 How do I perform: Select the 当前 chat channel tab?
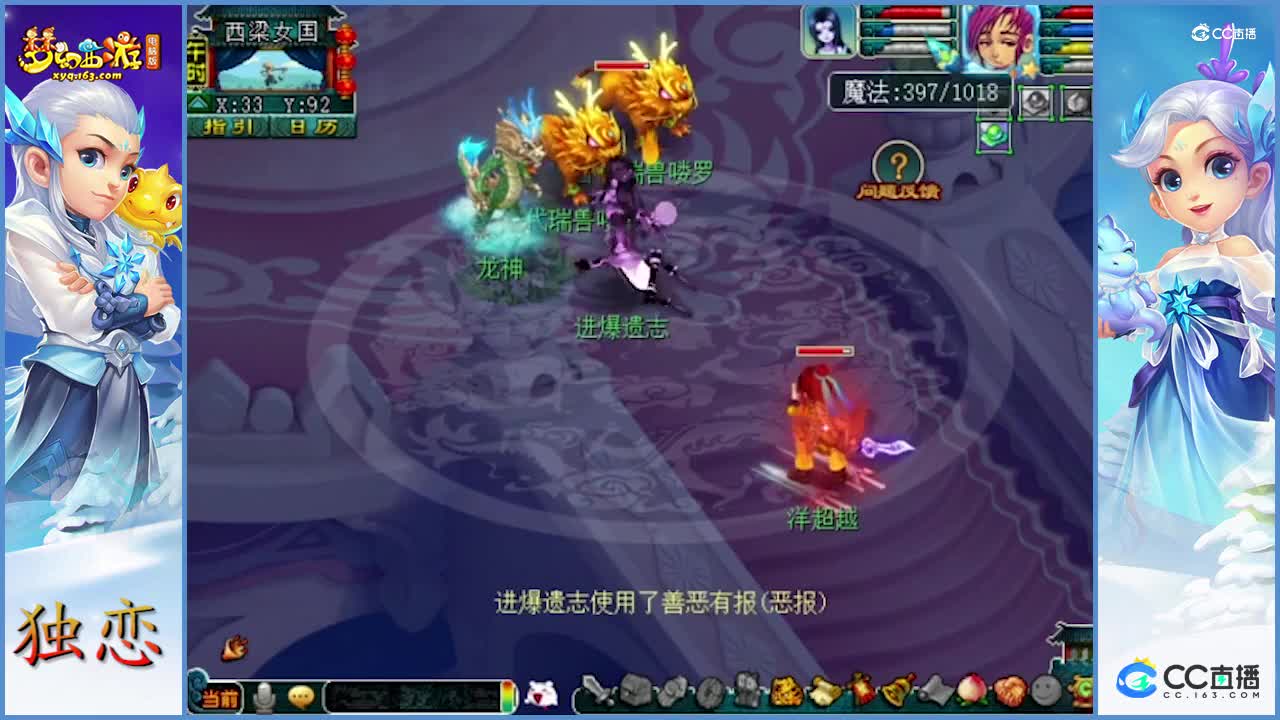click(219, 697)
